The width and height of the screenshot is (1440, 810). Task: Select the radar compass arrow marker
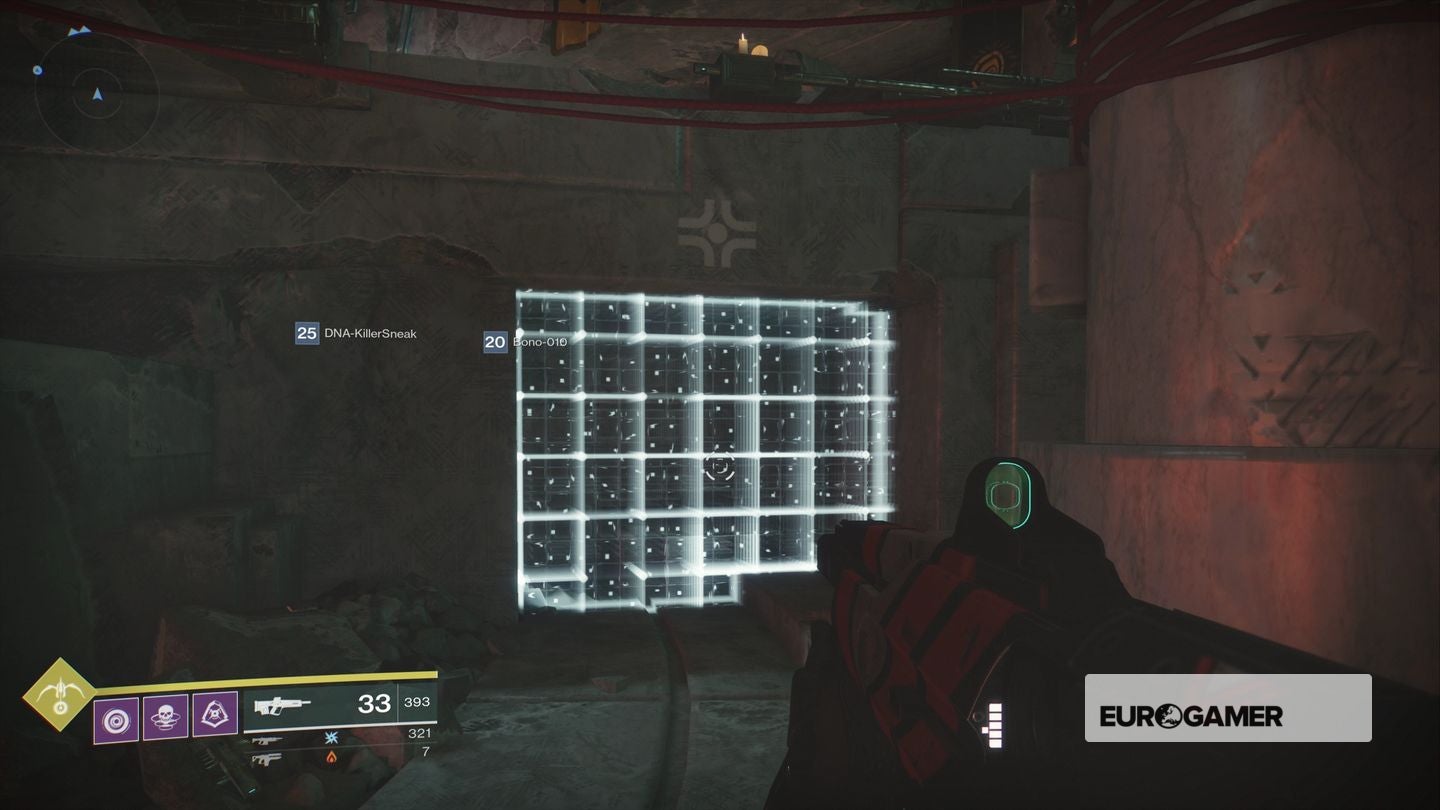click(98, 94)
